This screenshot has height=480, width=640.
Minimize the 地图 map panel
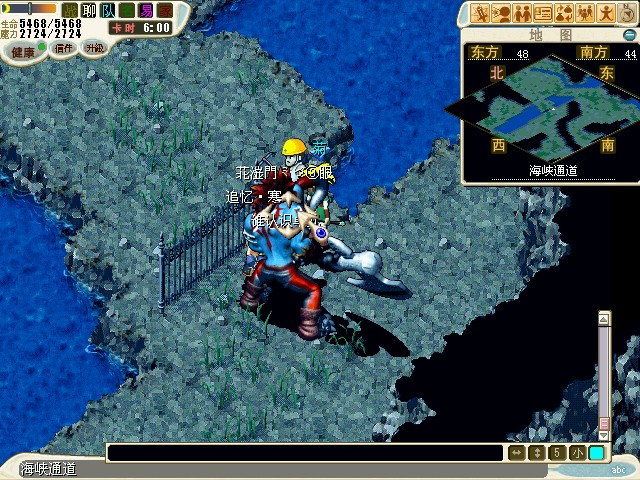(629, 32)
